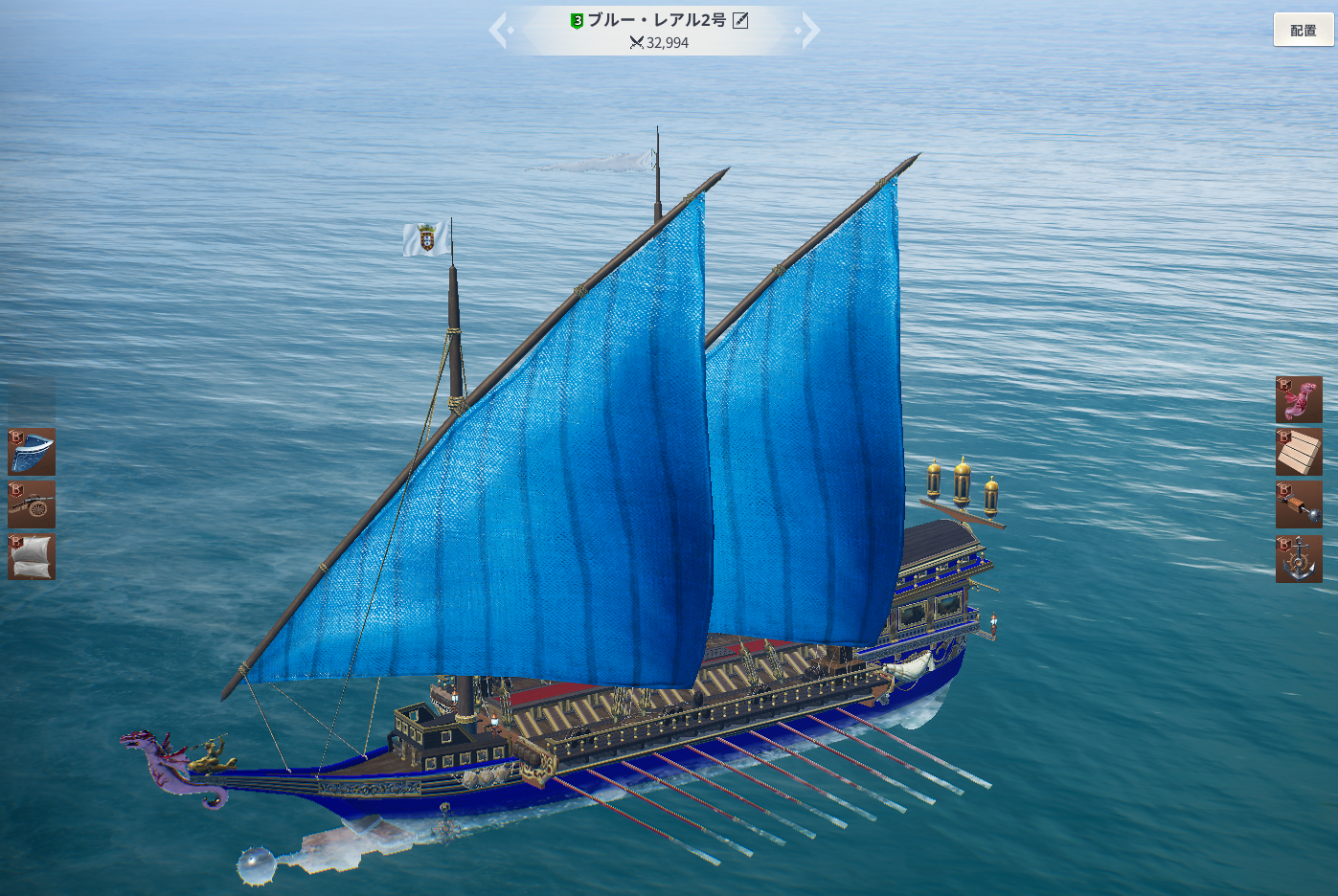Choose the white sail equipment slot

32,556
